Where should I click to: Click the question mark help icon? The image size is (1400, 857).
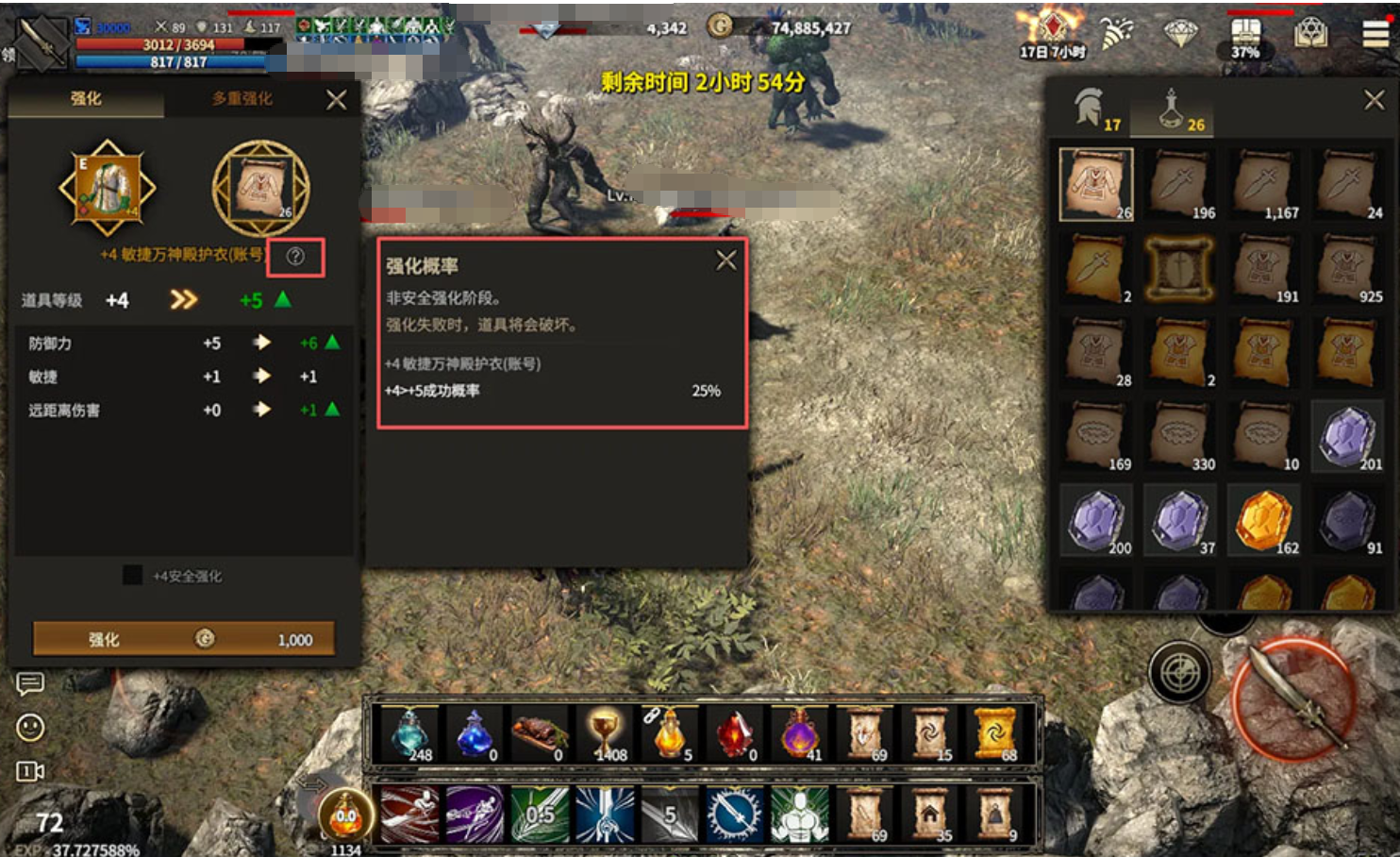tap(295, 257)
